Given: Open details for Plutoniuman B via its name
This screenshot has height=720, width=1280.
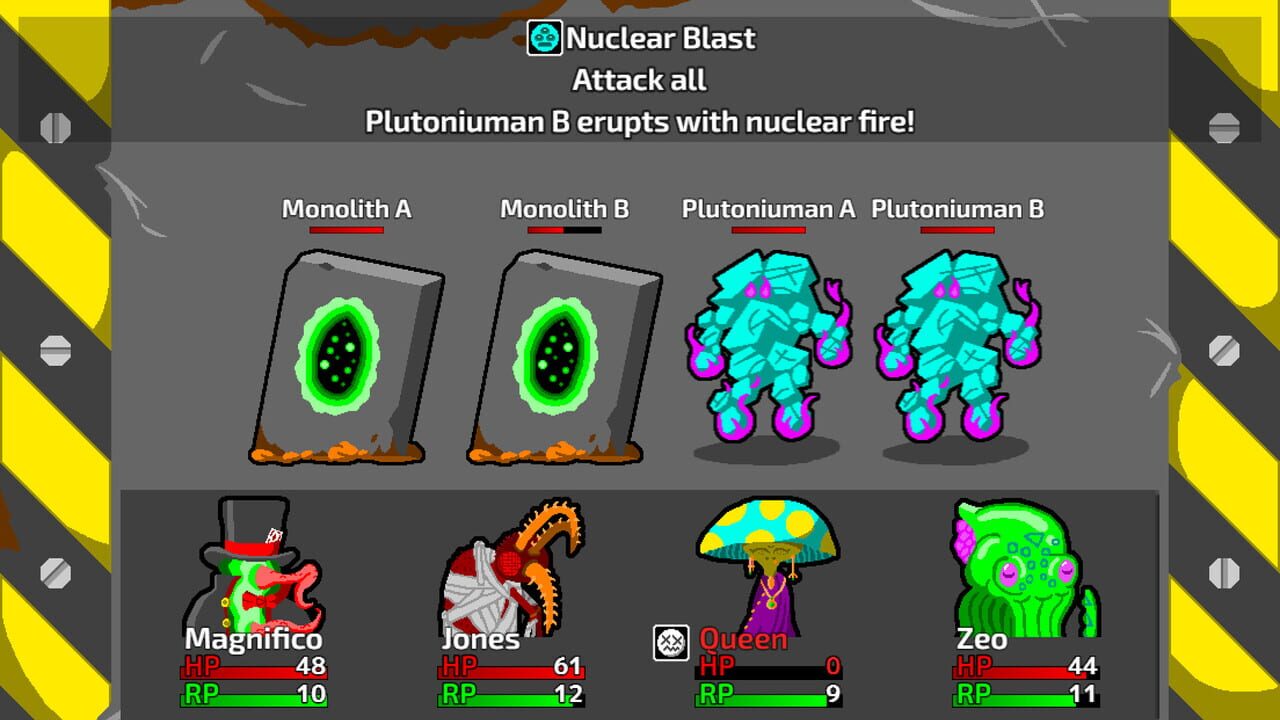Looking at the screenshot, I should 956,209.
